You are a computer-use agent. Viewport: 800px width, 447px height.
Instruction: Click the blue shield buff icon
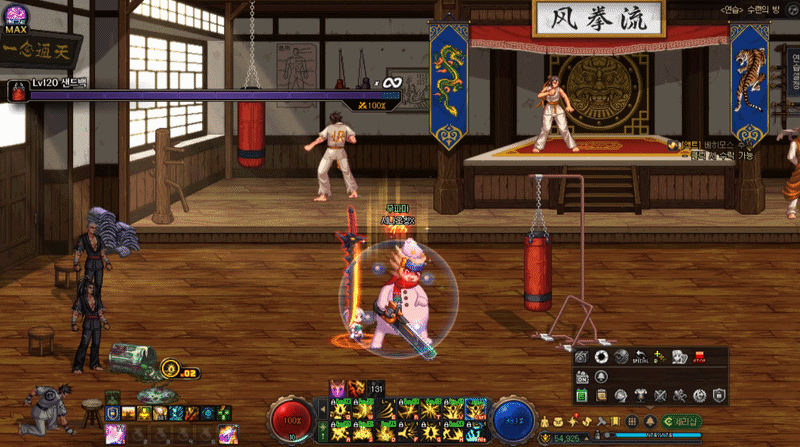point(113,413)
